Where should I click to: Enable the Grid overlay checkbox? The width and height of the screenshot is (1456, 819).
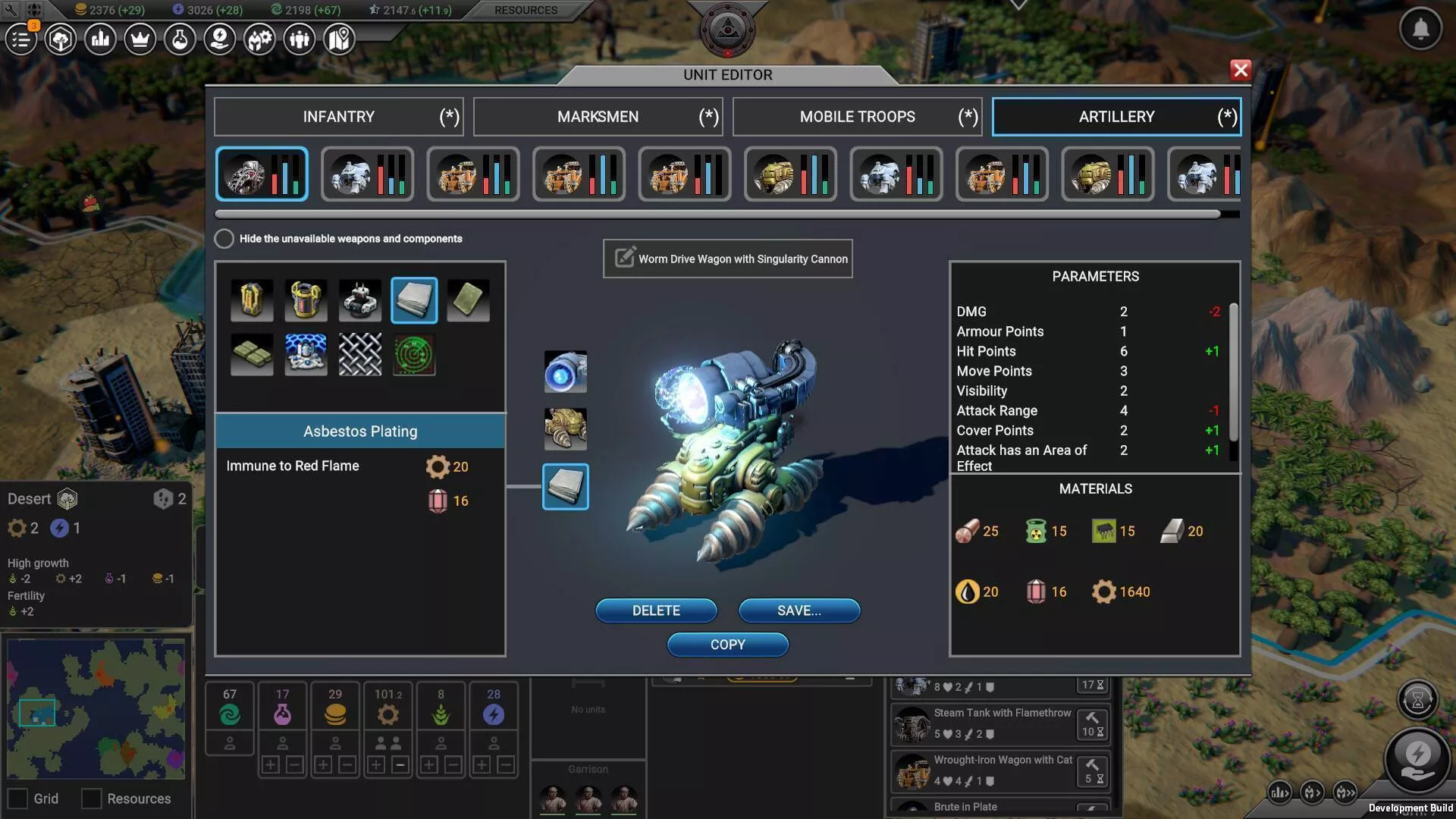pyautogui.click(x=17, y=799)
